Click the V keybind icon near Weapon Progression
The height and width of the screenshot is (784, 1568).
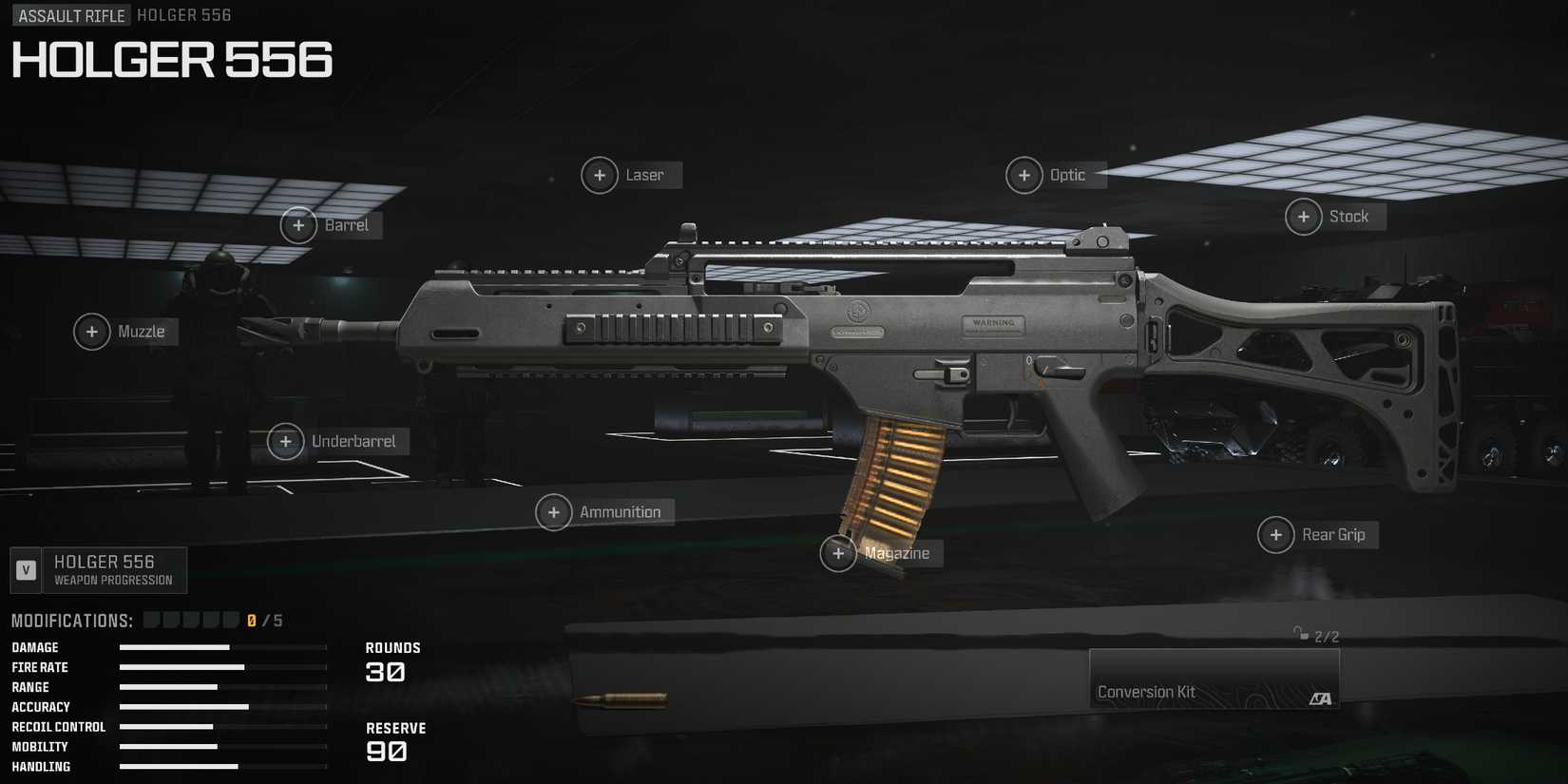pyautogui.click(x=25, y=569)
